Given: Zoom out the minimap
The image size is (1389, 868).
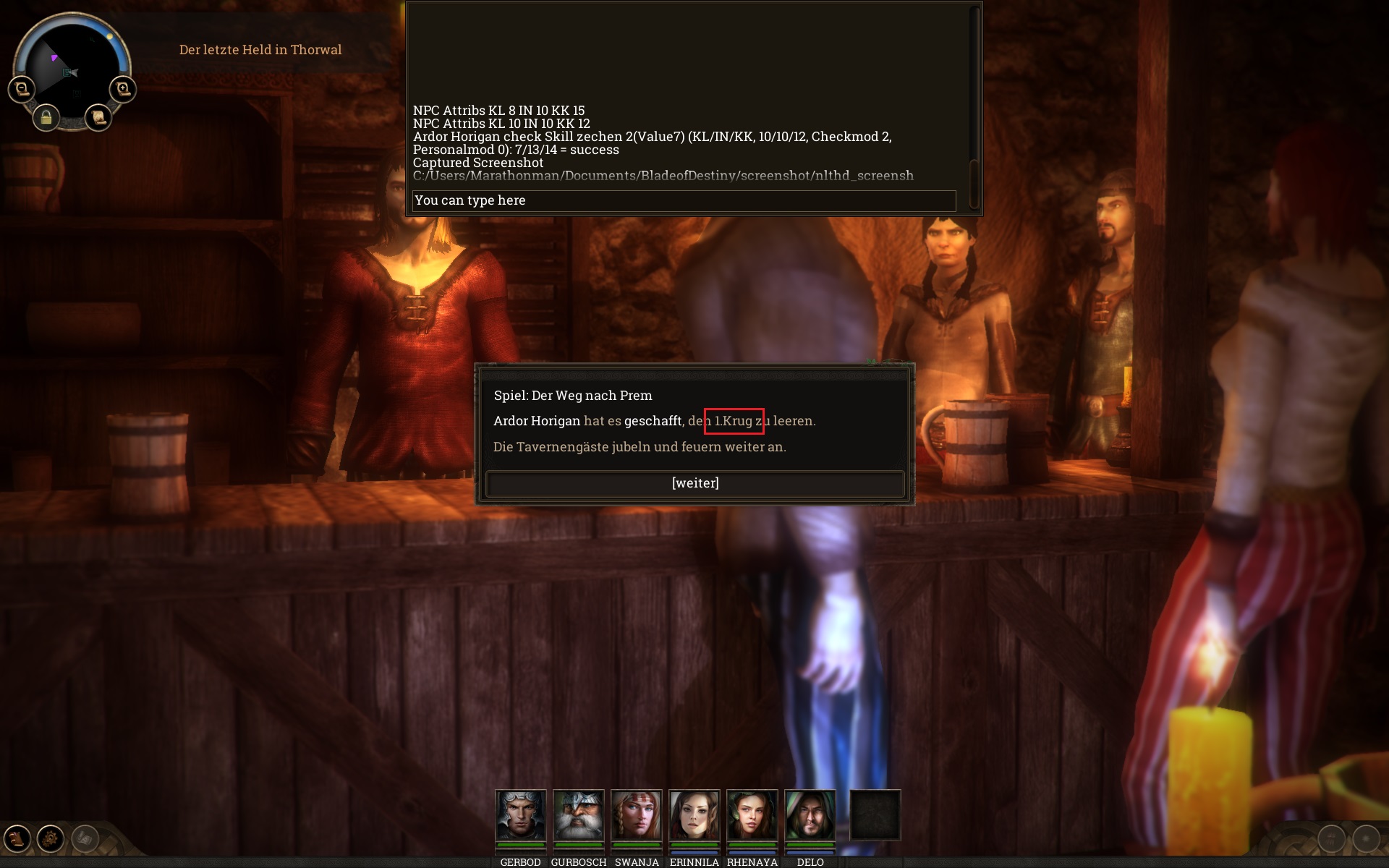Looking at the screenshot, I should click(22, 89).
